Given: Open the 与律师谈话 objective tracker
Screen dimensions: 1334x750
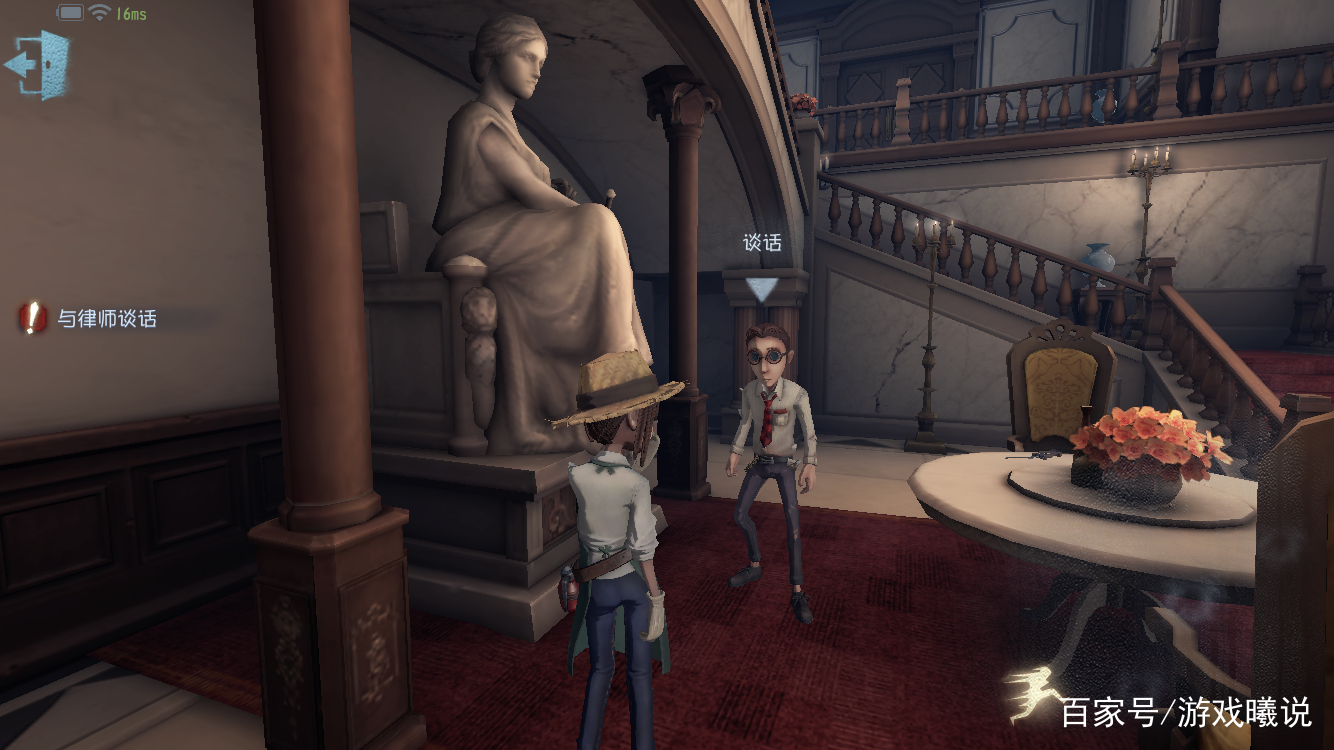Looking at the screenshot, I should pyautogui.click(x=90, y=319).
